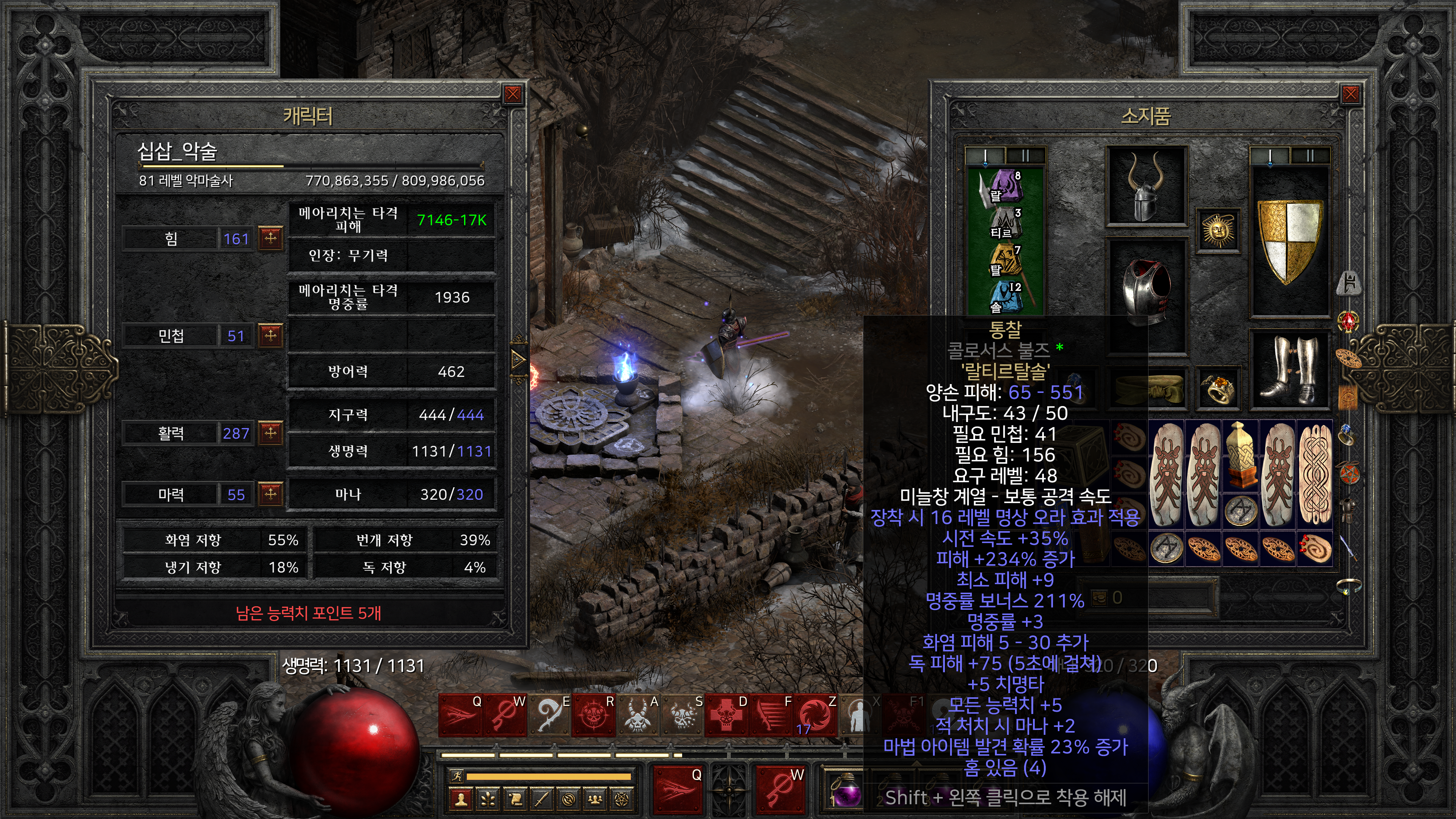Image resolution: width=1456 pixels, height=819 pixels.
Task: Close the character stats panel
Action: pos(513,94)
